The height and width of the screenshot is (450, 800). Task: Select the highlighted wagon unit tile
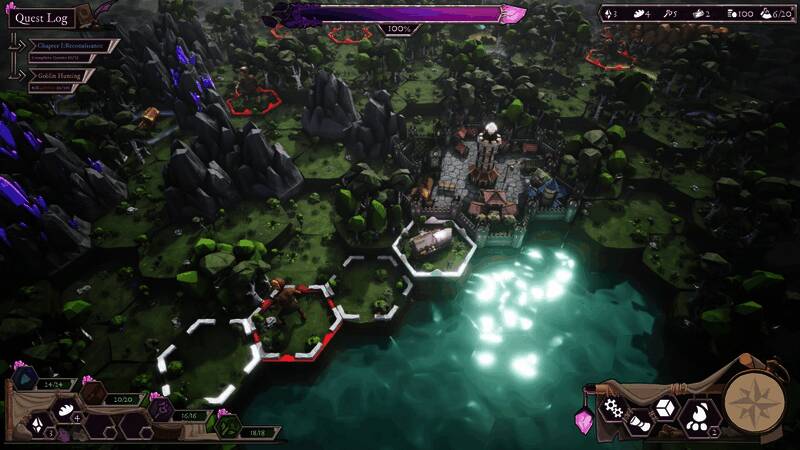434,244
